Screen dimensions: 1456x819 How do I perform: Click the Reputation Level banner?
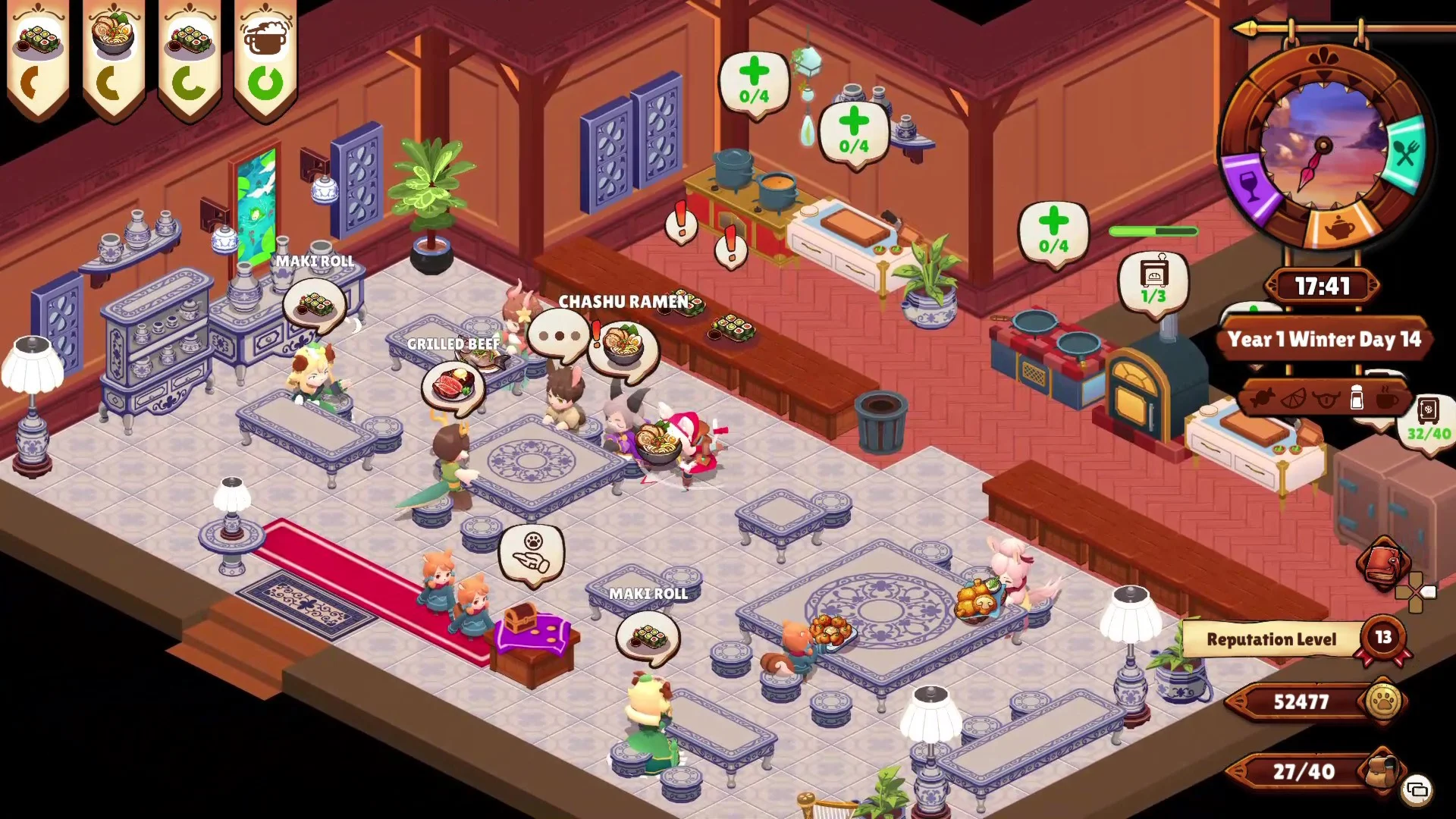pyautogui.click(x=1272, y=639)
